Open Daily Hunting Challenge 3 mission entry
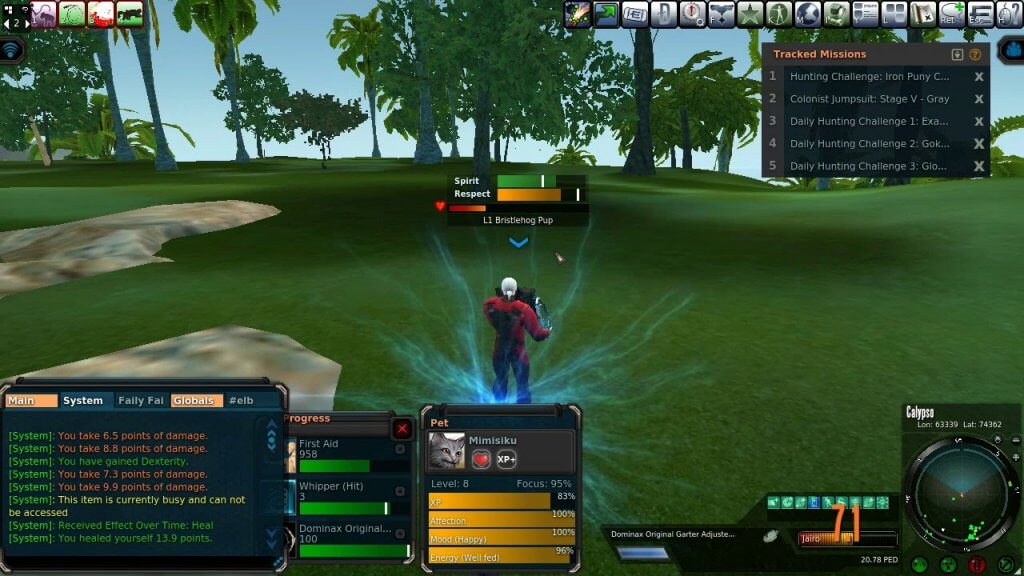Screen dimensions: 1024x576 [869, 166]
